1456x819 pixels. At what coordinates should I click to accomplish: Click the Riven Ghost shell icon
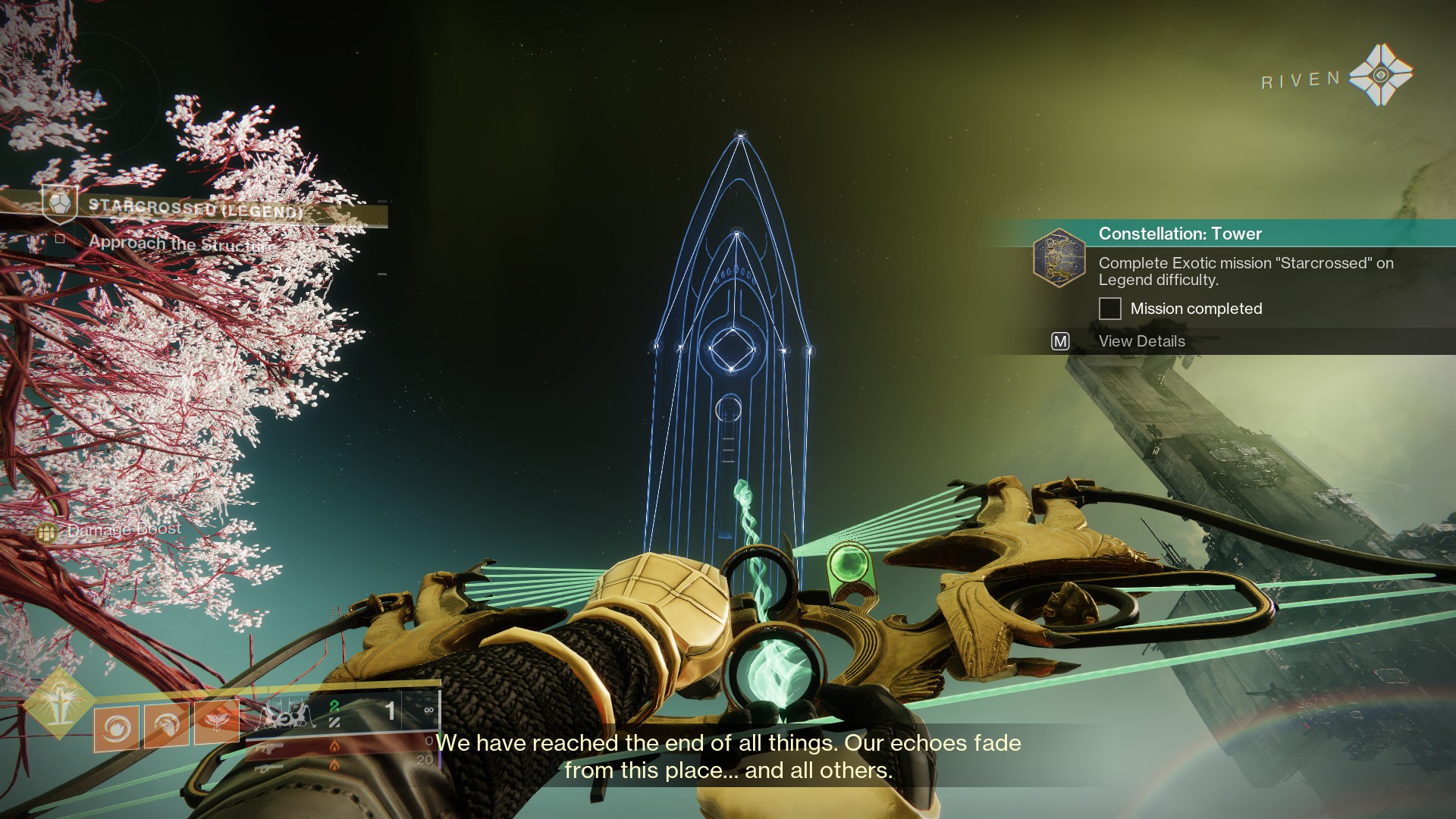point(1380,75)
